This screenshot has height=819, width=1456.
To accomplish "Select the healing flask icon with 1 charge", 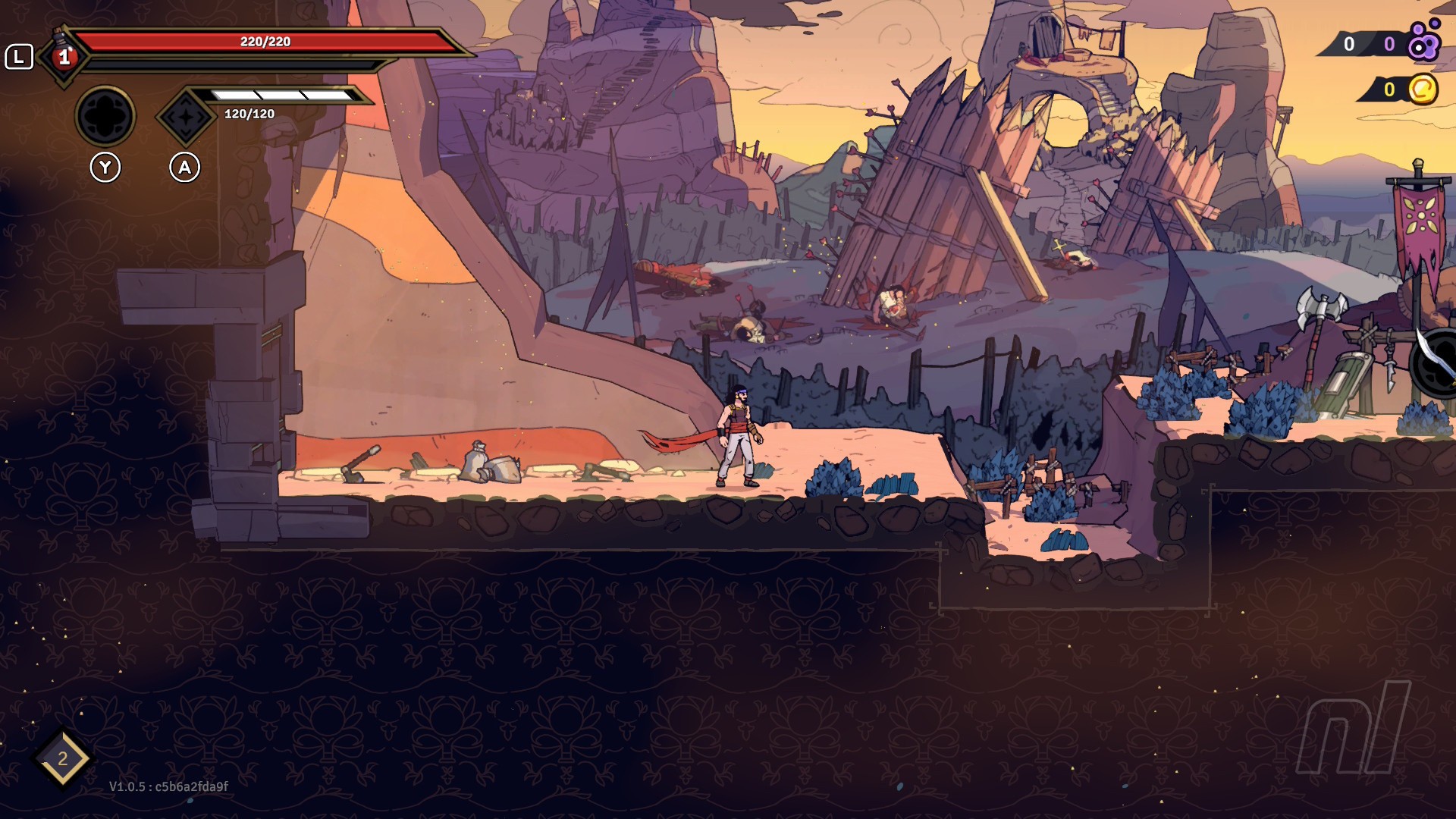I will pos(64,55).
